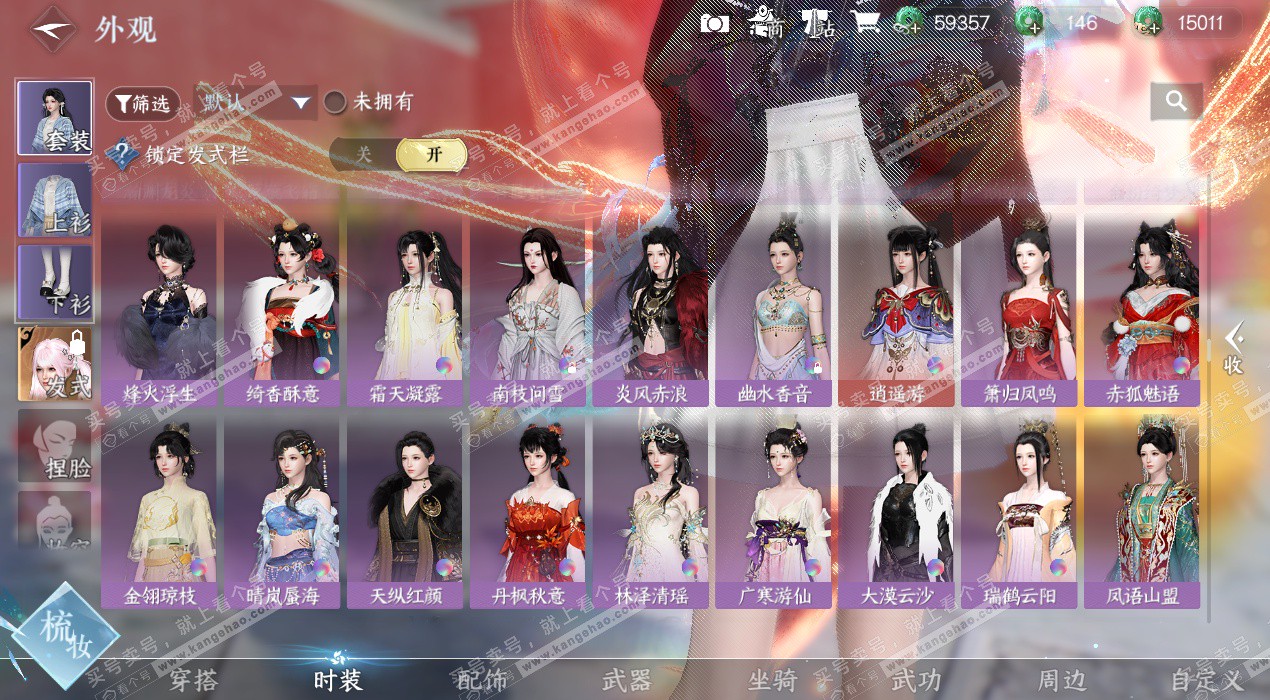The height and width of the screenshot is (700, 1270).
Task: Choose the 凤语山盟 outfit
Action: point(1142,513)
